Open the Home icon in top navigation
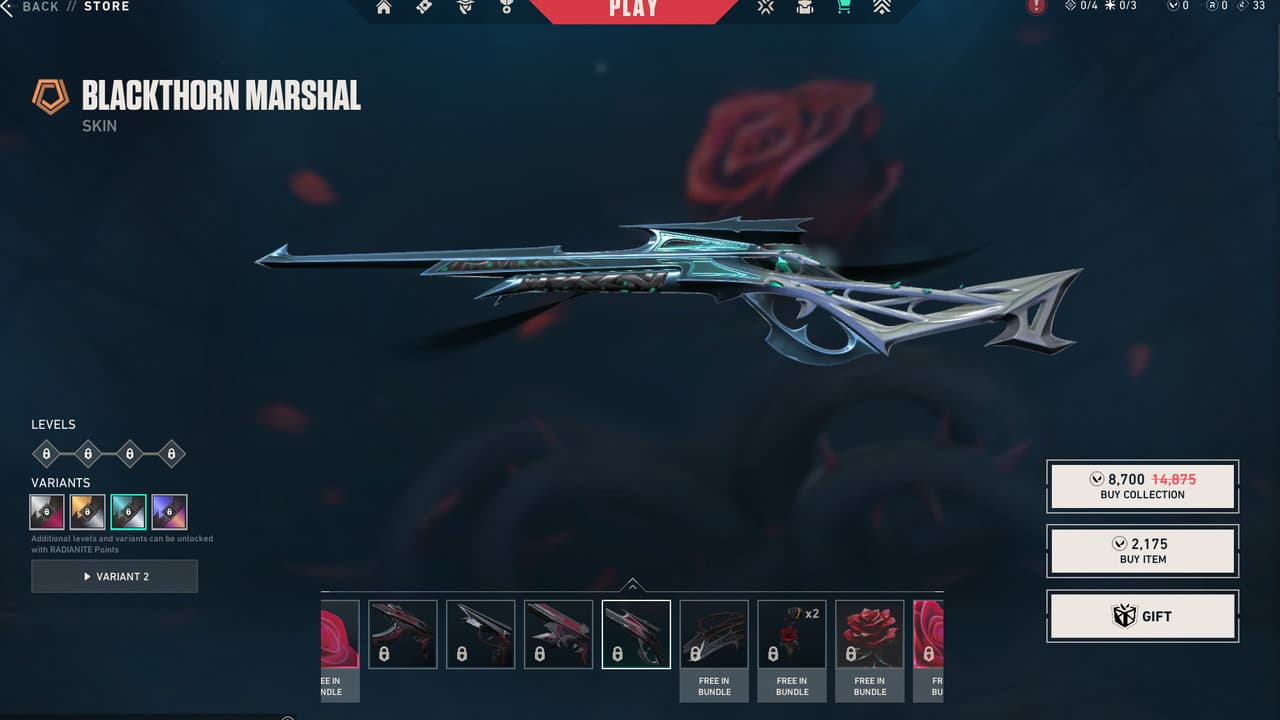The width and height of the screenshot is (1280, 720). point(384,8)
